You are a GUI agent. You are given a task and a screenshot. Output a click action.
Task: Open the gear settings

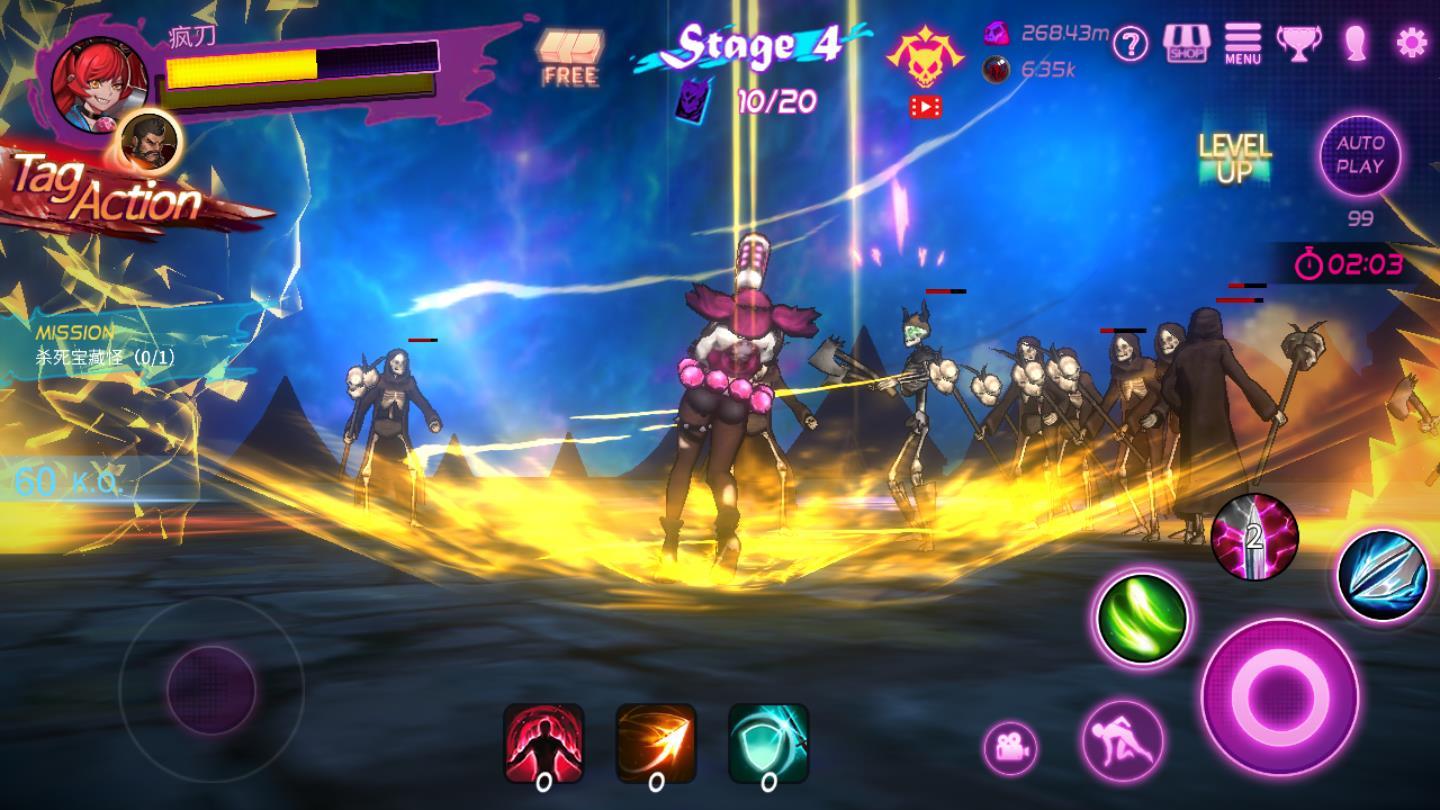point(1411,43)
